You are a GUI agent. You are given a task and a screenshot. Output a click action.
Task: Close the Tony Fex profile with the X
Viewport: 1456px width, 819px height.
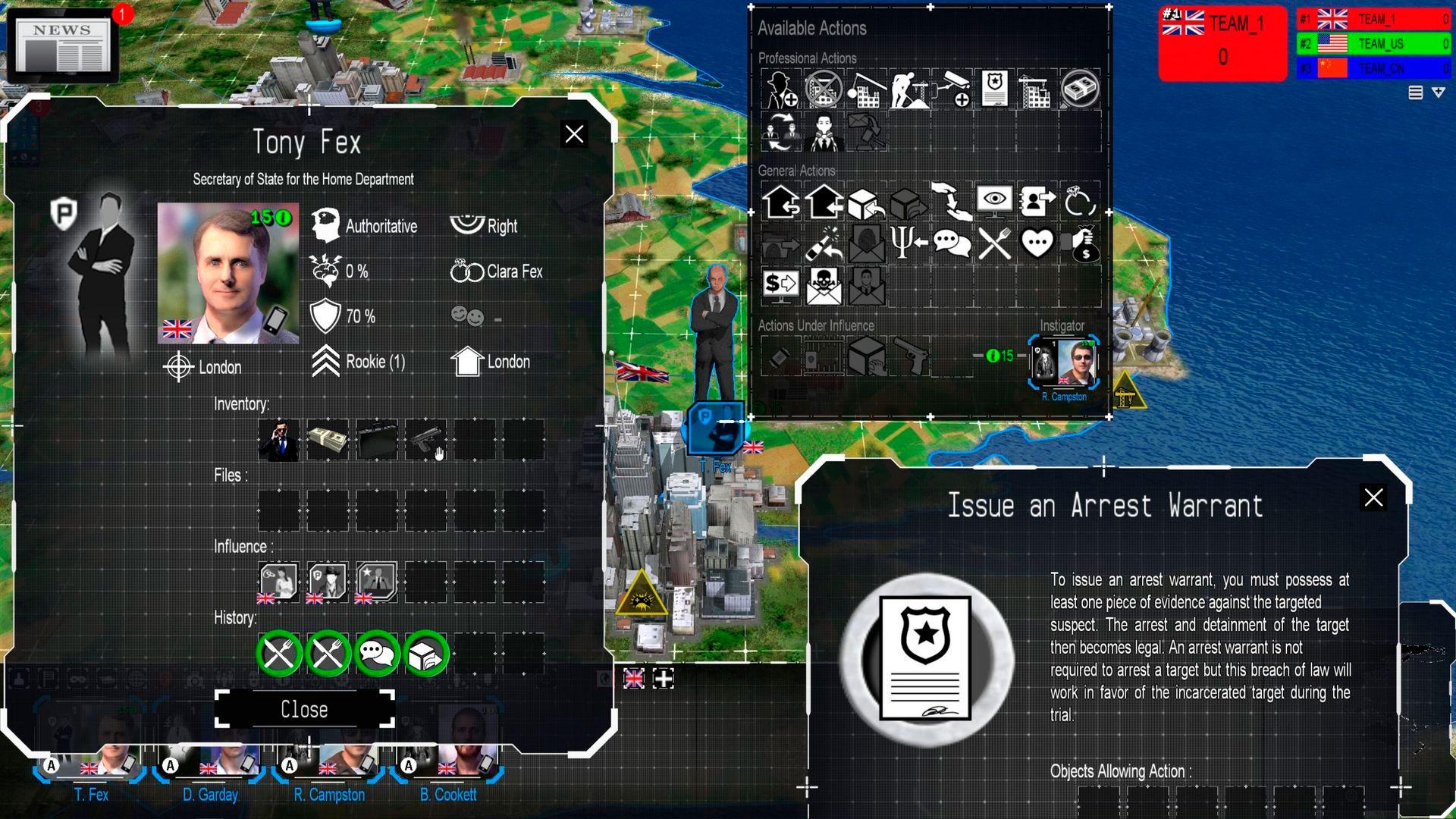tap(574, 134)
